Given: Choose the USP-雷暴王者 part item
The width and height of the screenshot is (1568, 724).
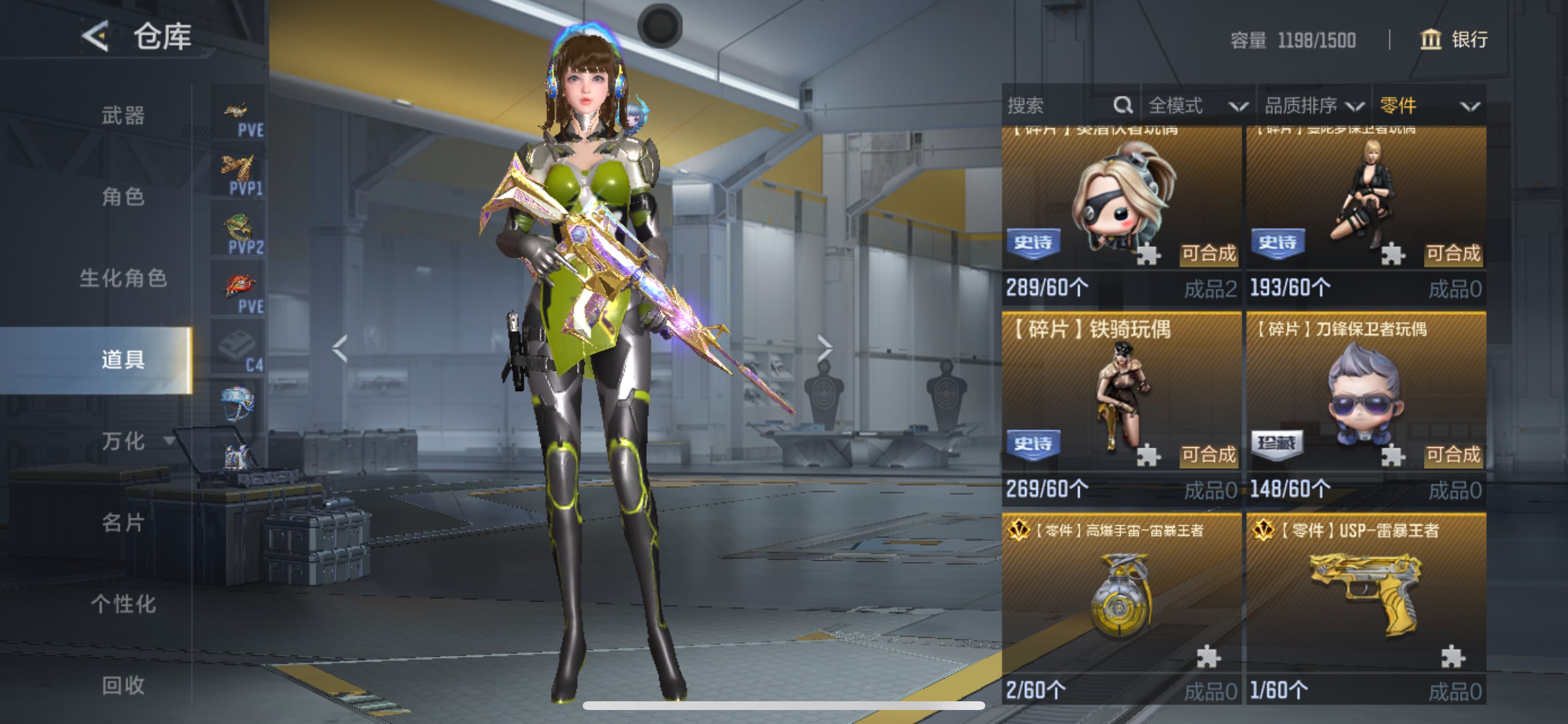Looking at the screenshot, I should (1366, 602).
